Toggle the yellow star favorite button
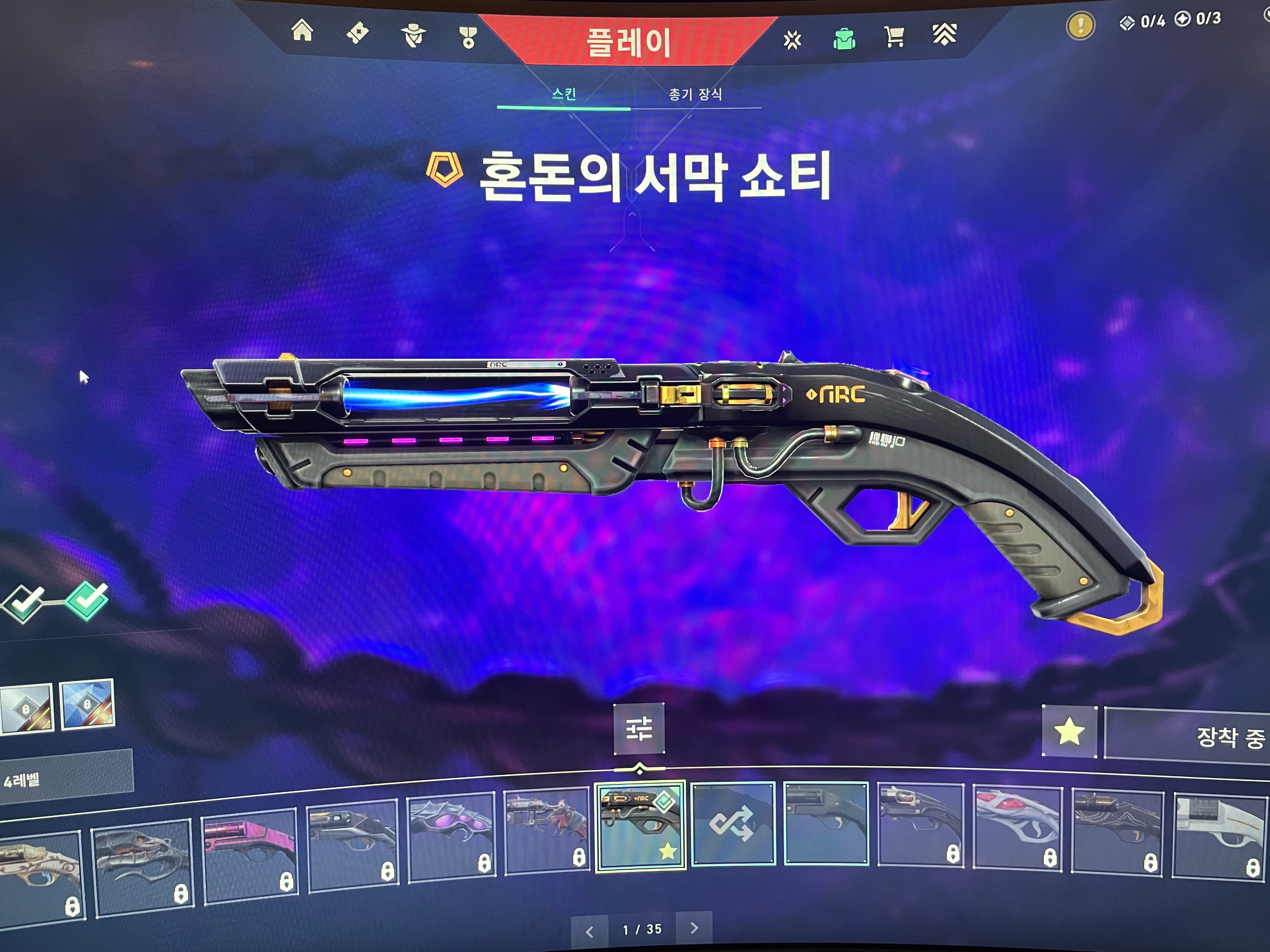 point(1069,732)
